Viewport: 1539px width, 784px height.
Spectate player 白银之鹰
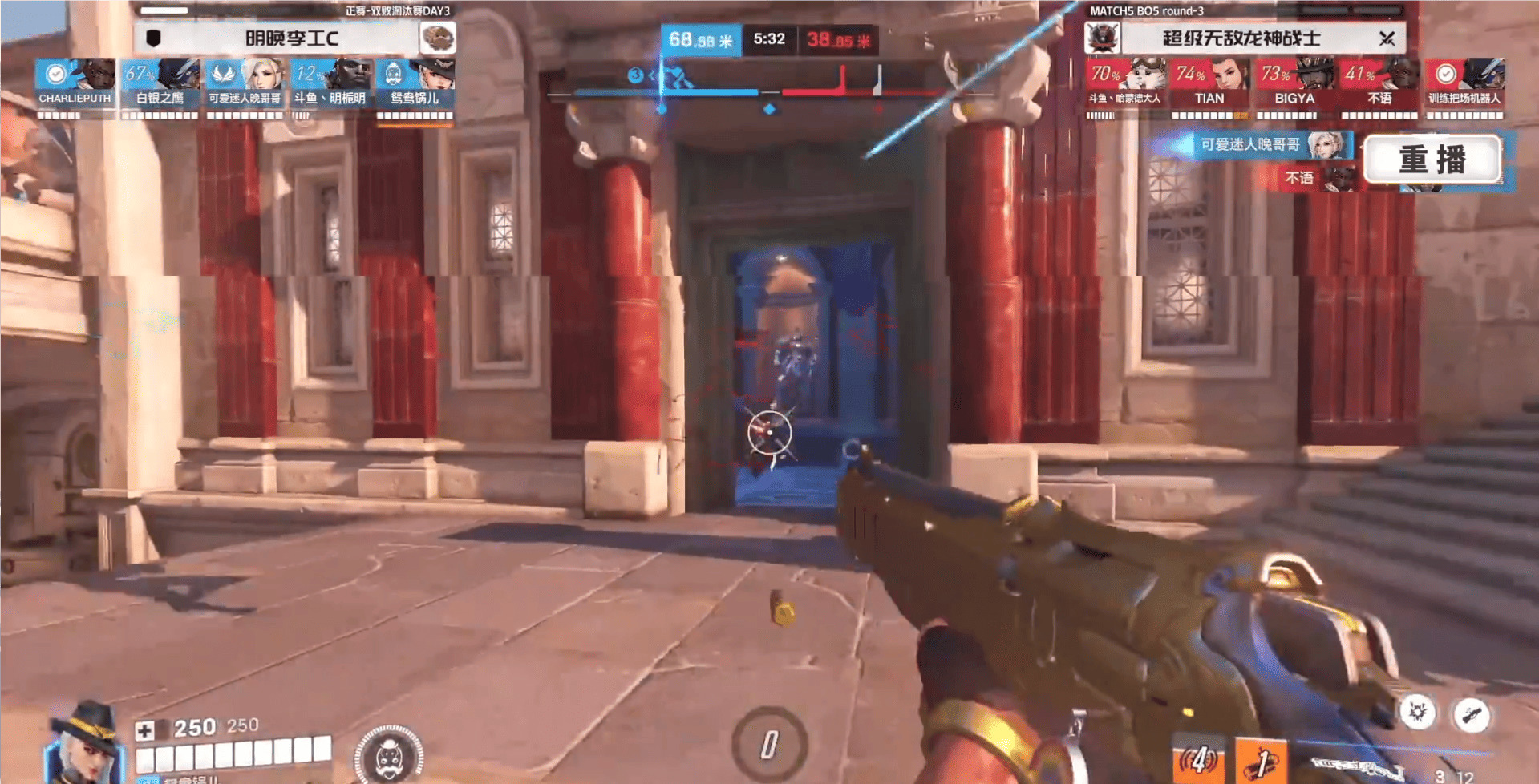coord(160,83)
